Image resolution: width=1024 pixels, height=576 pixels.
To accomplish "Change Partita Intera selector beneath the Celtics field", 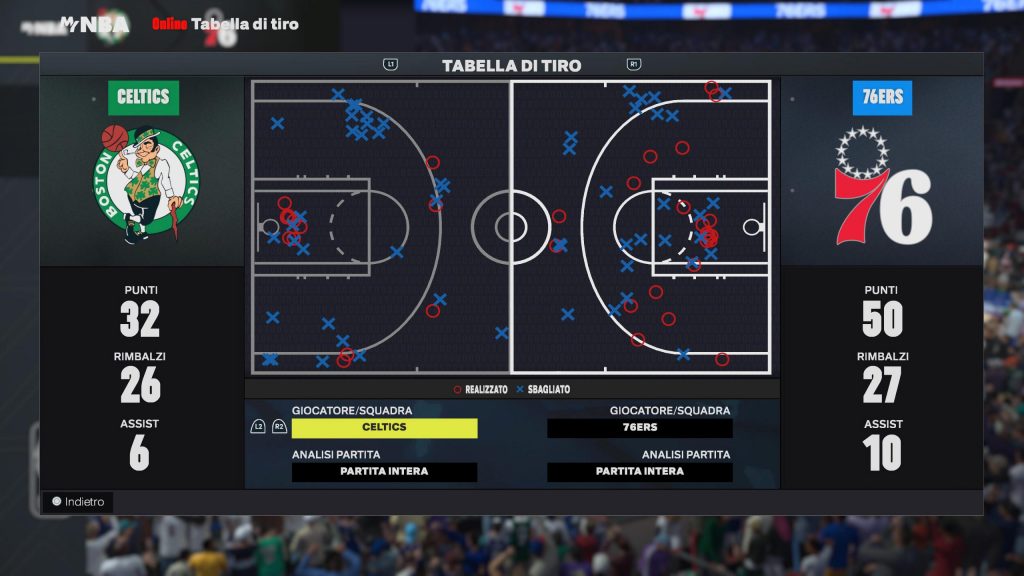I will click(x=384, y=472).
